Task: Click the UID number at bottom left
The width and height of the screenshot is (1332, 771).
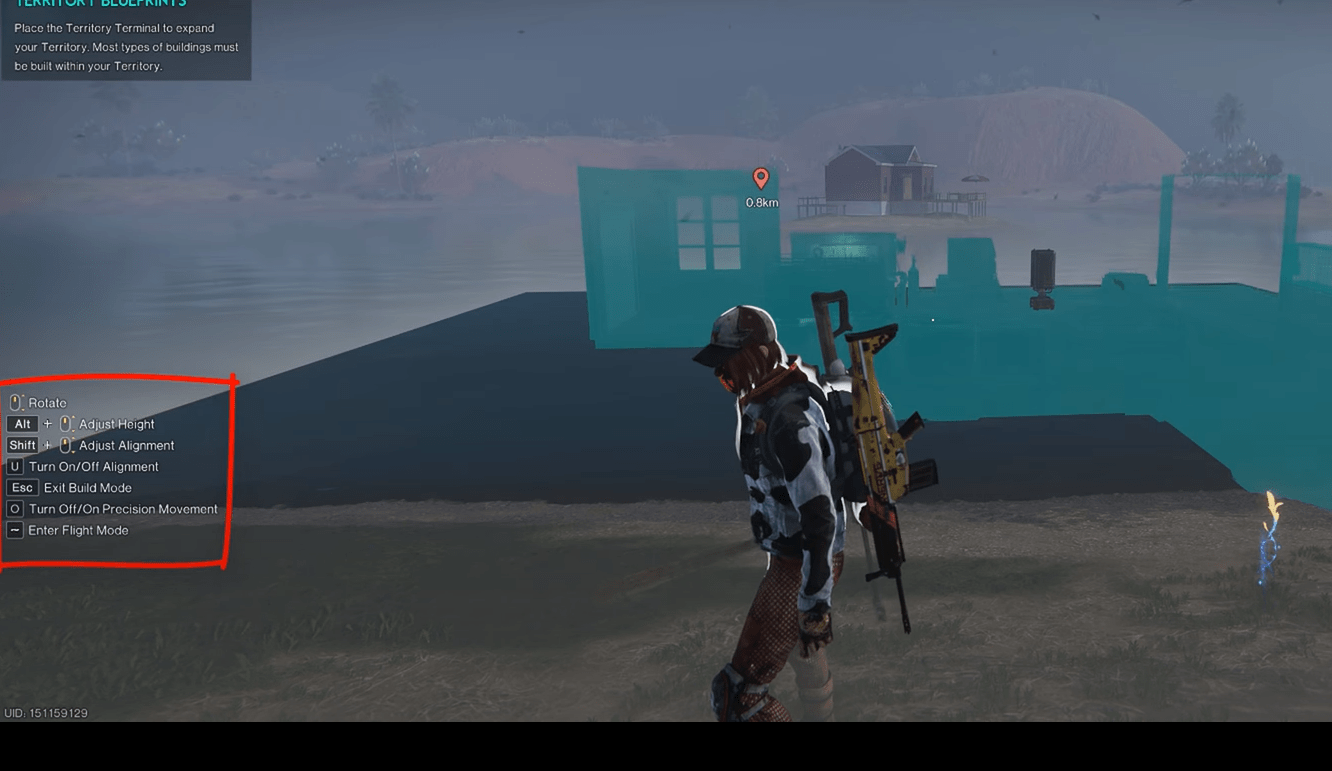Action: 45,713
